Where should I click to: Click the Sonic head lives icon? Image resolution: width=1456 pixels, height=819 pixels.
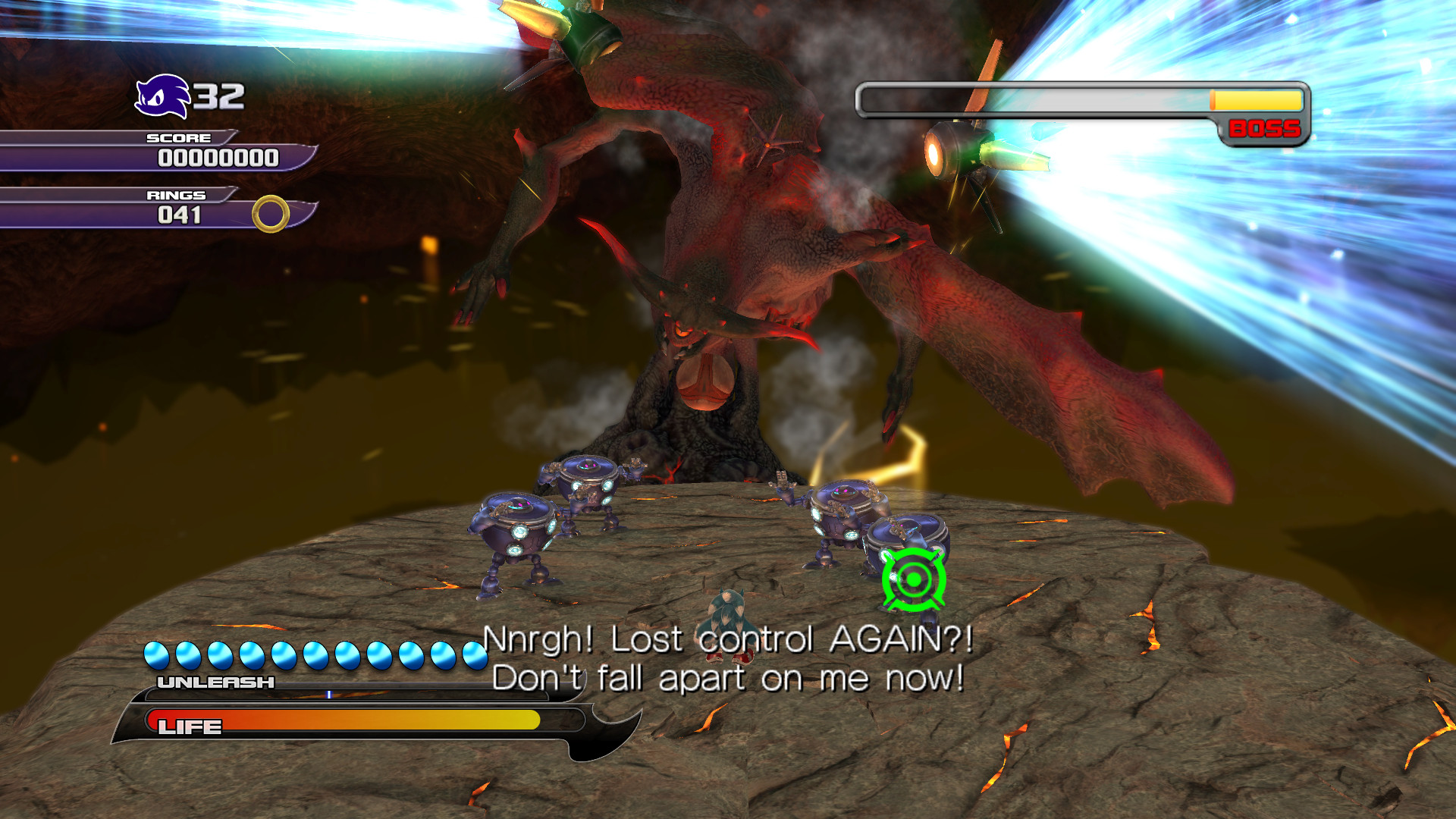tap(162, 96)
